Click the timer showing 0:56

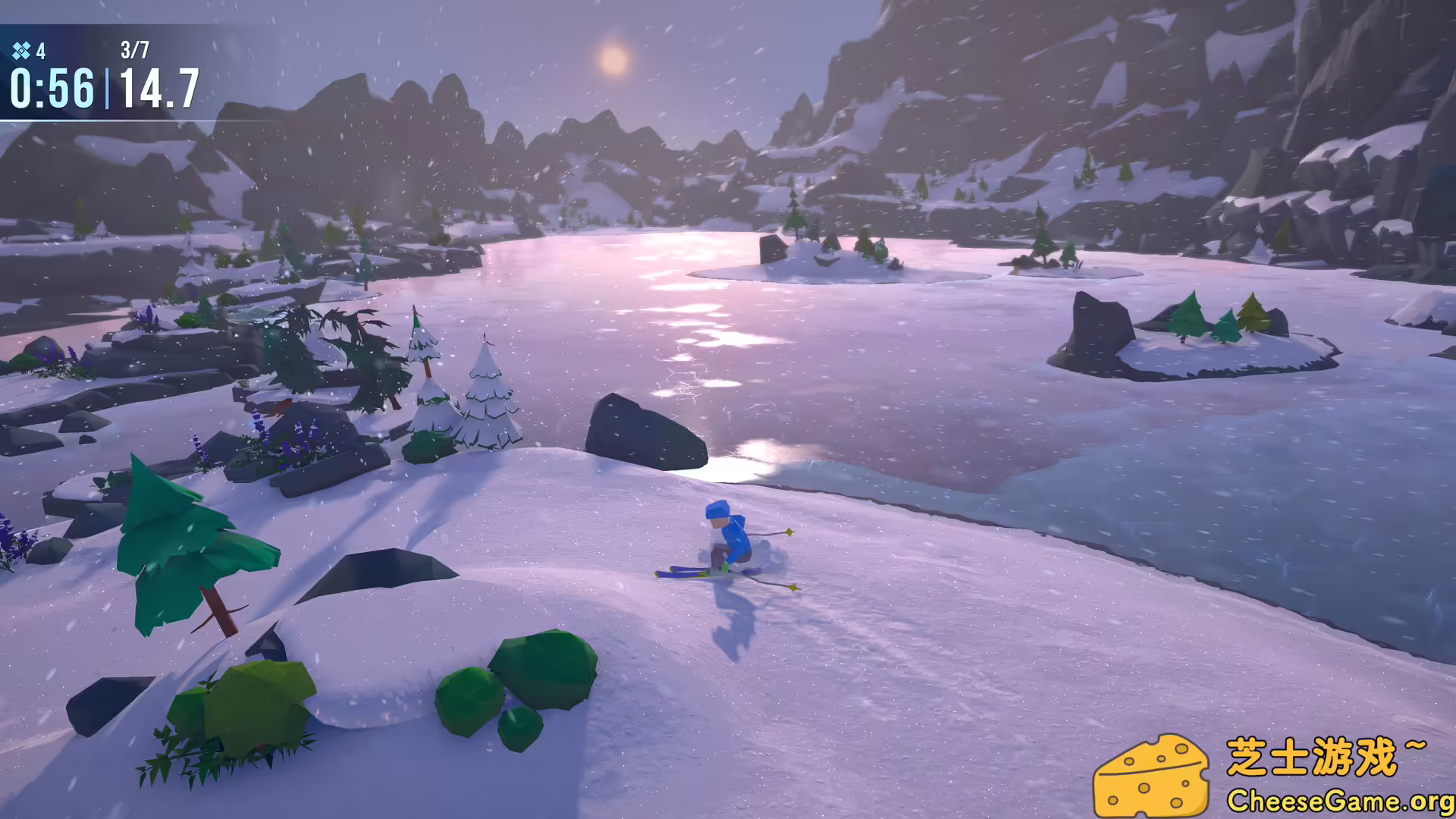[52, 89]
